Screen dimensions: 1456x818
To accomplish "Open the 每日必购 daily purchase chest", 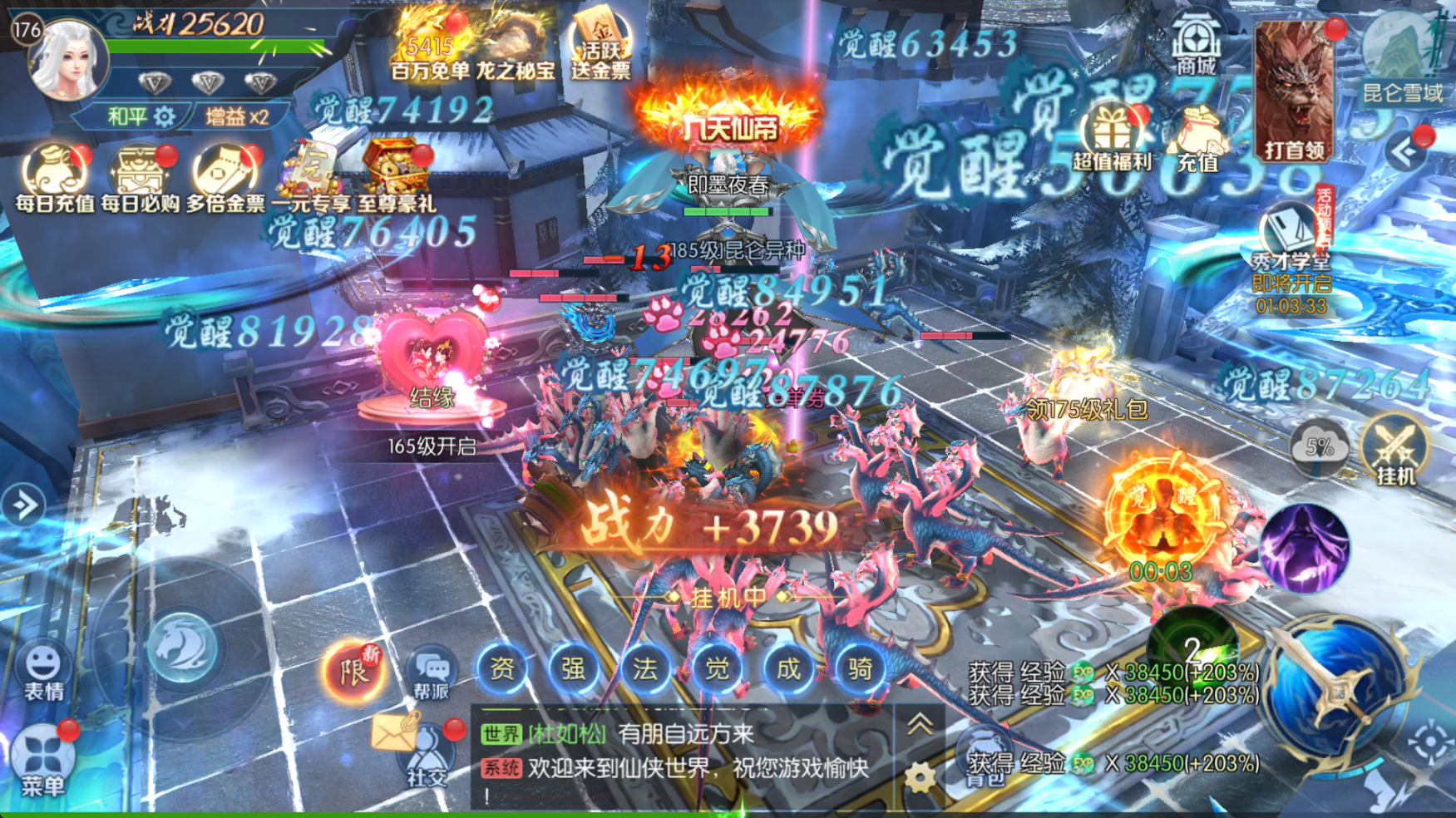I will pyautogui.click(x=140, y=176).
